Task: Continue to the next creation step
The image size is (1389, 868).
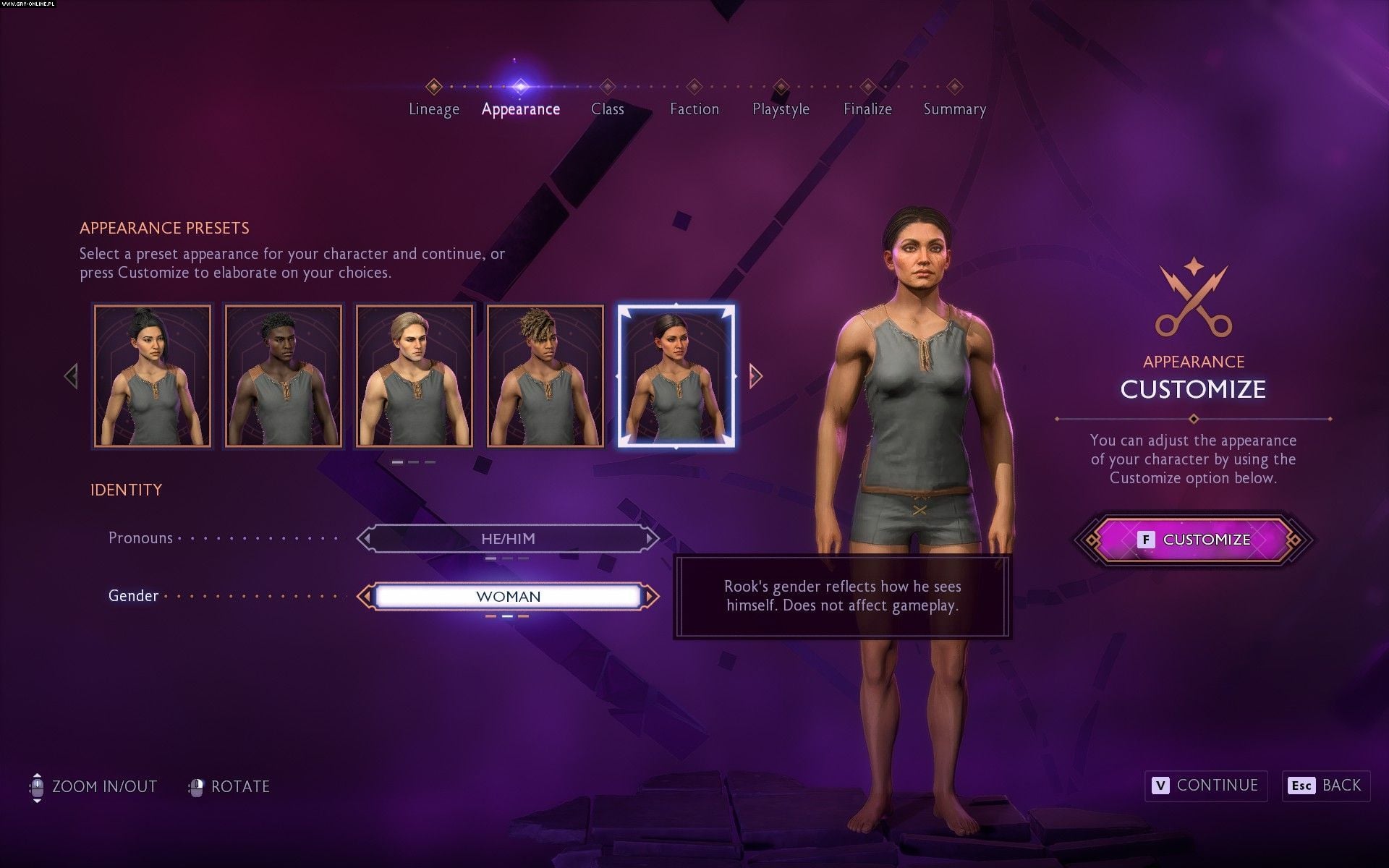Action: [1206, 786]
